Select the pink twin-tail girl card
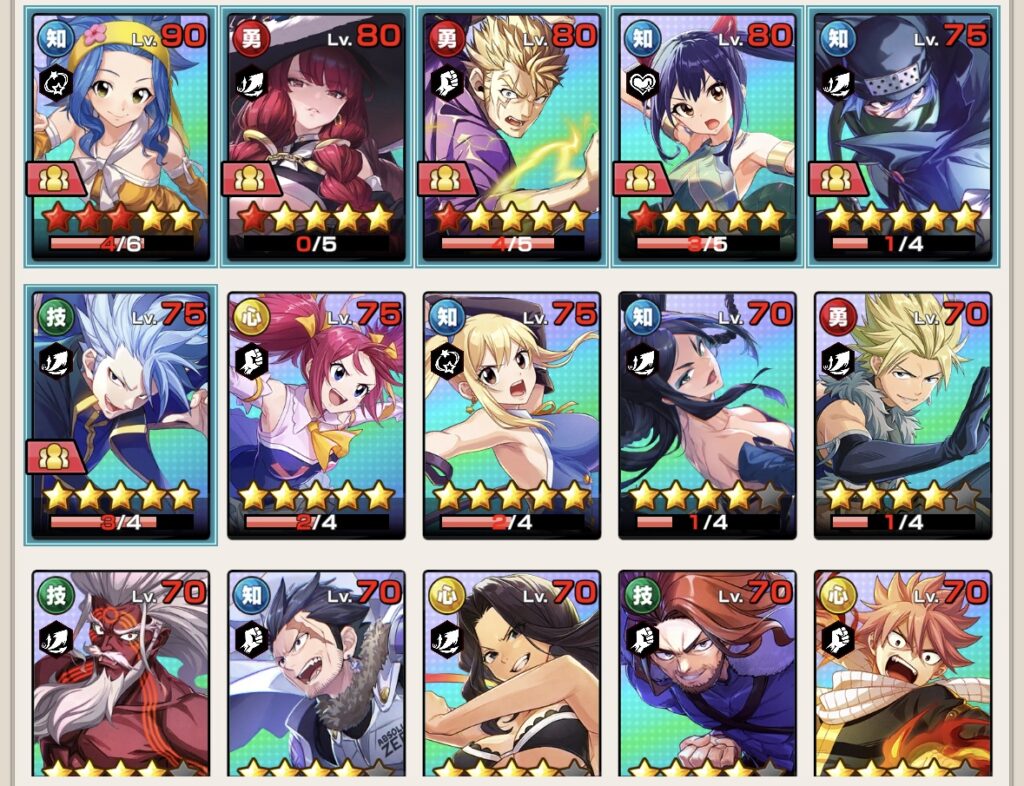Screen dimensions: 1024x786 tap(316, 415)
